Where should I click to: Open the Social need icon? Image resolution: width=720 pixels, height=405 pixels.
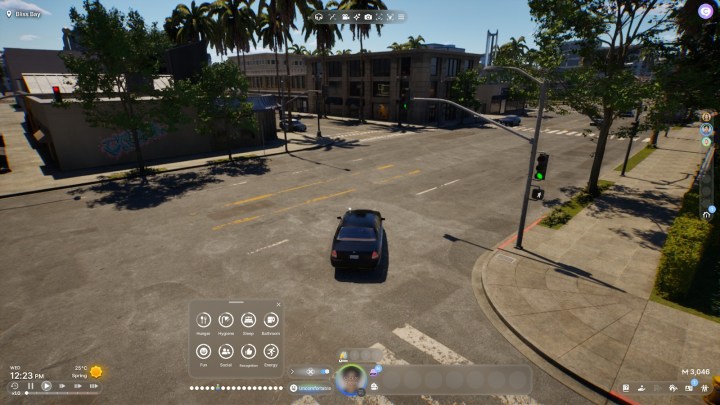(226, 351)
